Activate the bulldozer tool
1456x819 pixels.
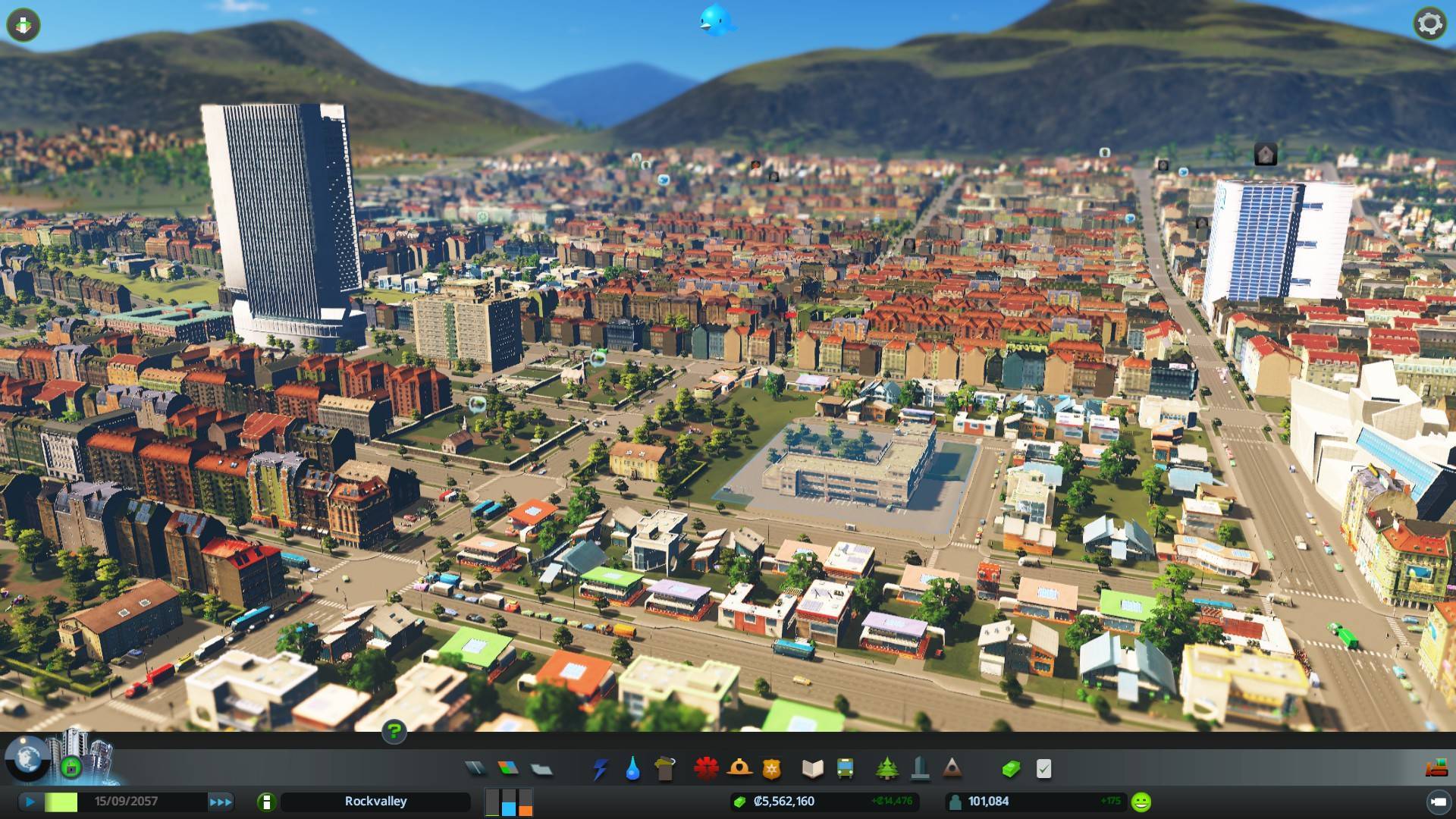[x=1436, y=769]
